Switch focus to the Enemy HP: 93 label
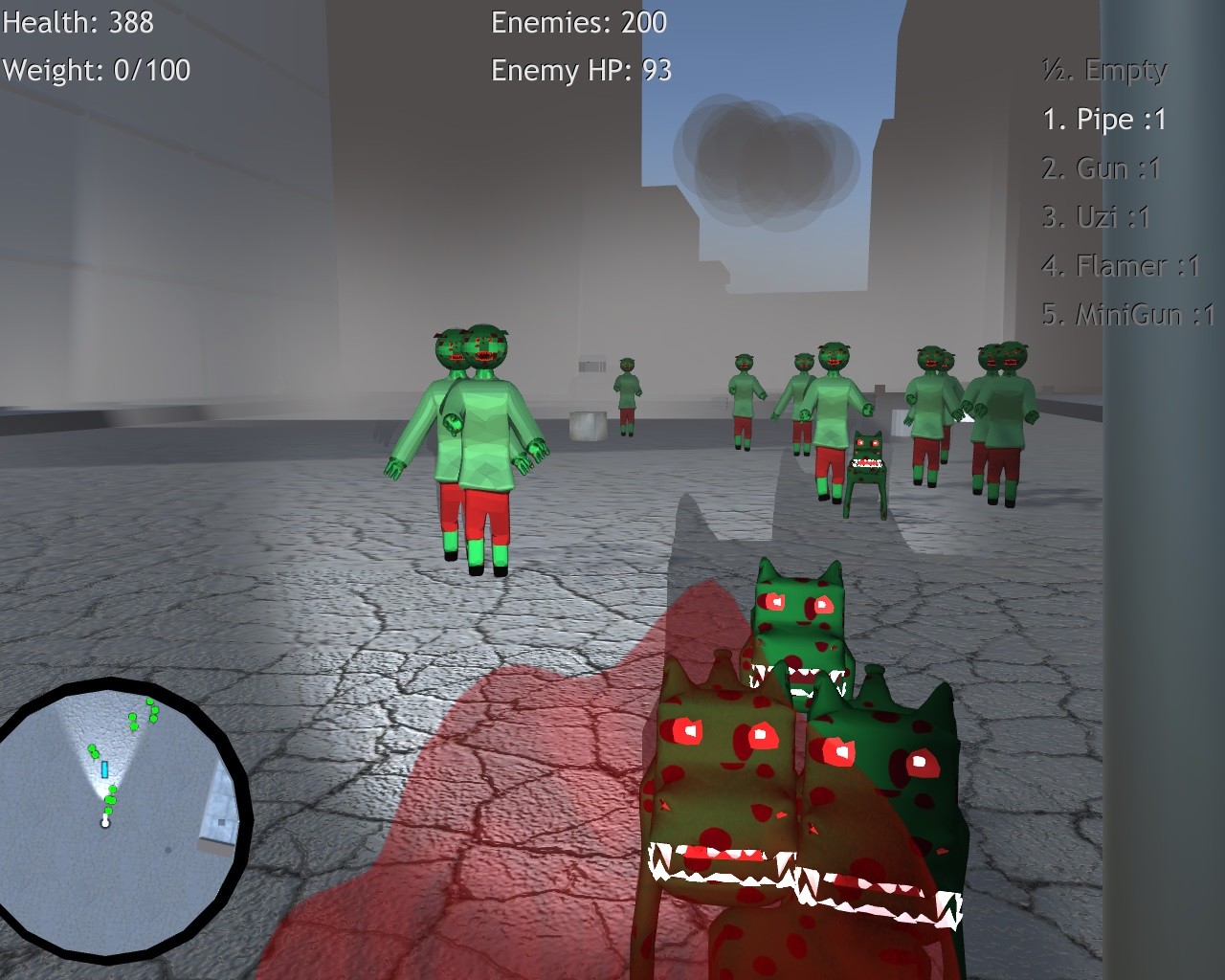 (x=582, y=69)
